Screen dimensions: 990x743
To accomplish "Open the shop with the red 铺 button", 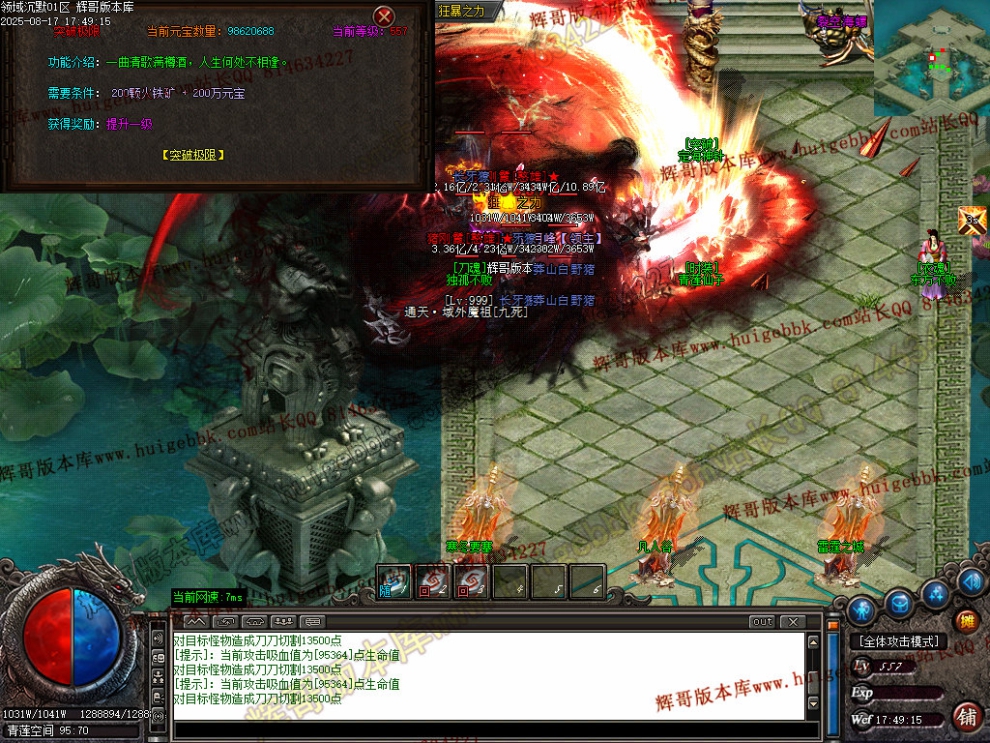I will pyautogui.click(x=967, y=716).
